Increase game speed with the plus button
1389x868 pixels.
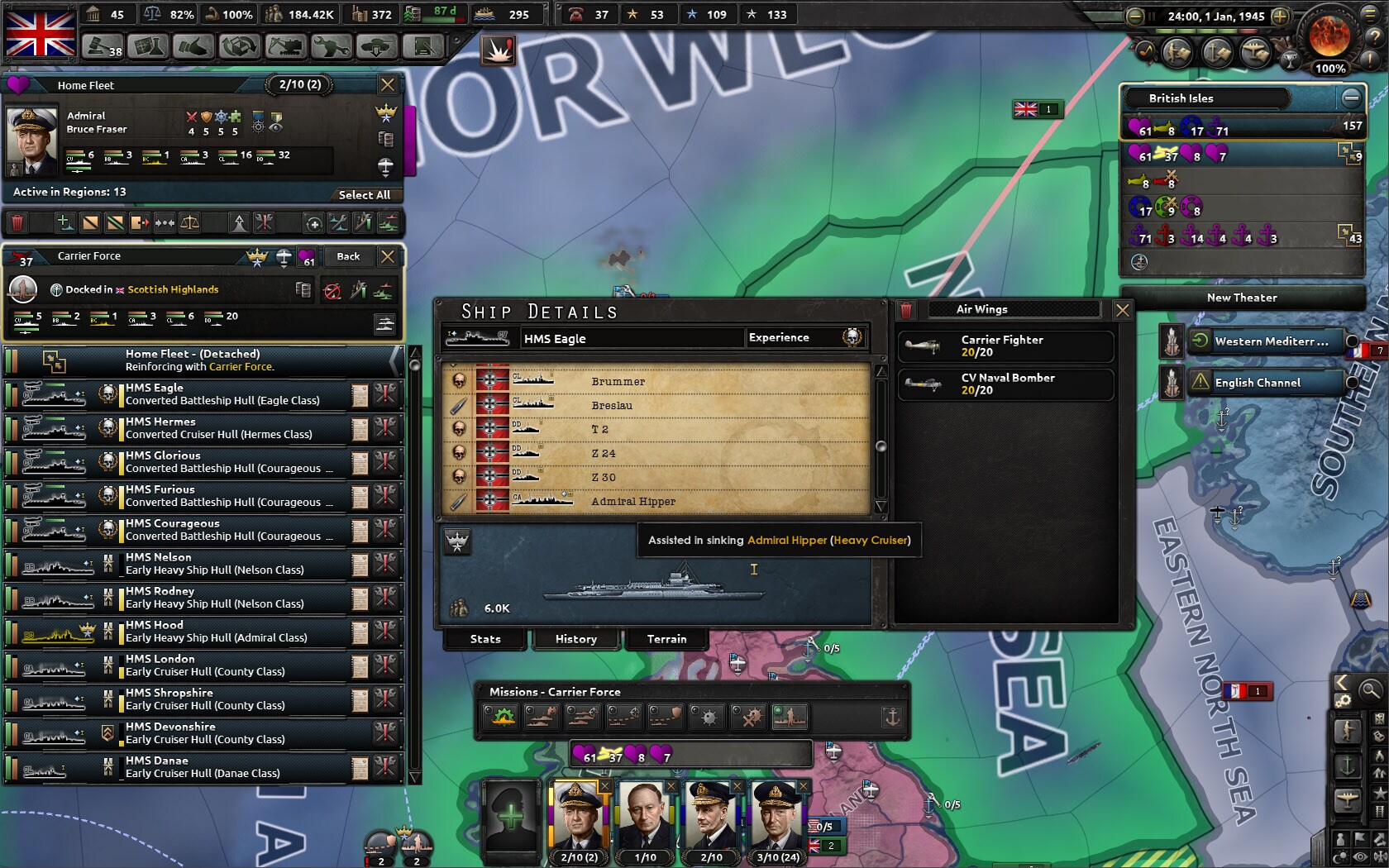1280,17
